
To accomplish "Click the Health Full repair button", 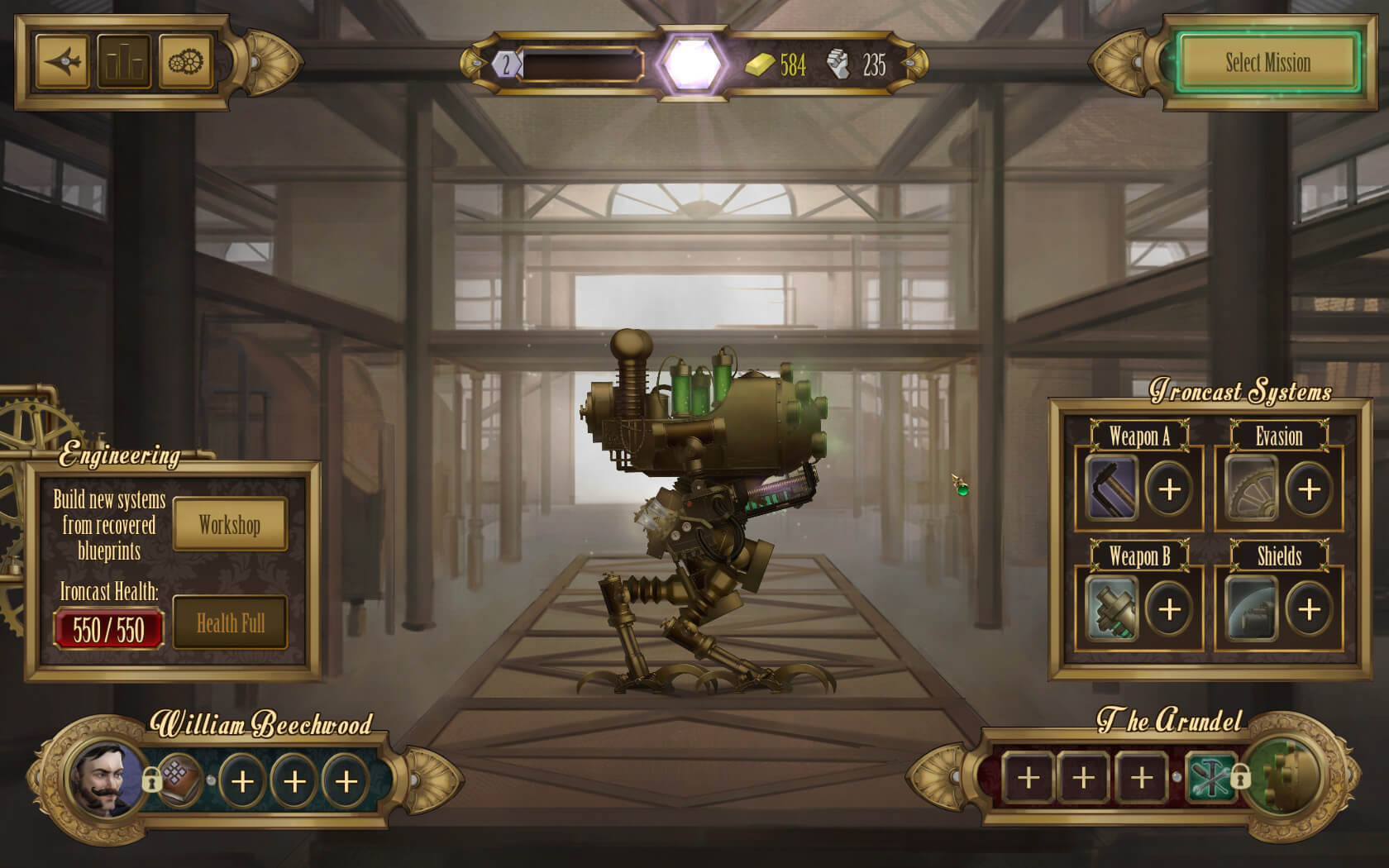I will click(230, 623).
